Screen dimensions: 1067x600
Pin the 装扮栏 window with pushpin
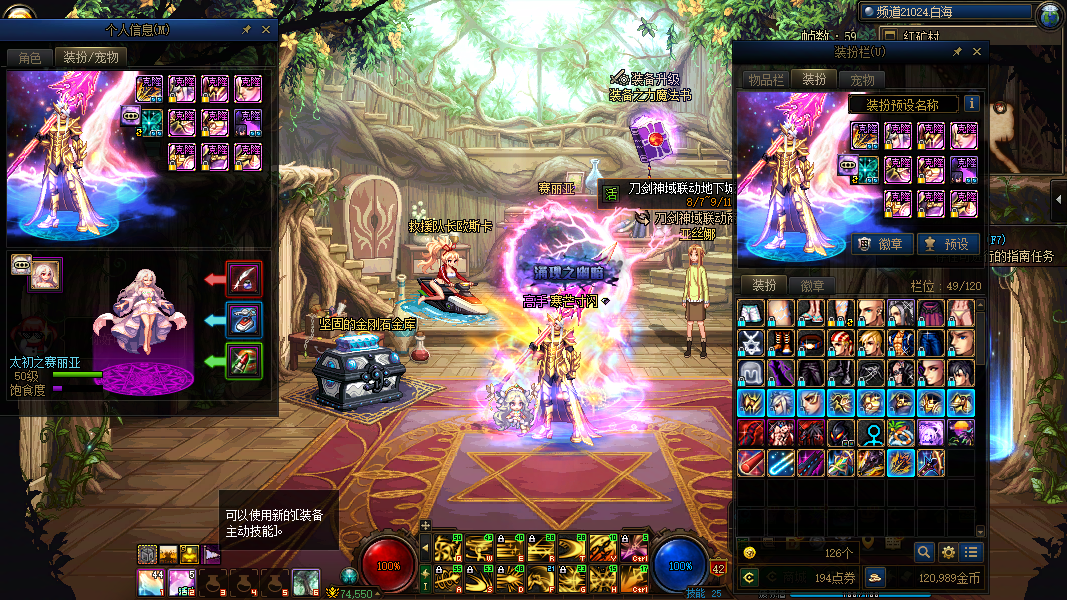coord(957,52)
